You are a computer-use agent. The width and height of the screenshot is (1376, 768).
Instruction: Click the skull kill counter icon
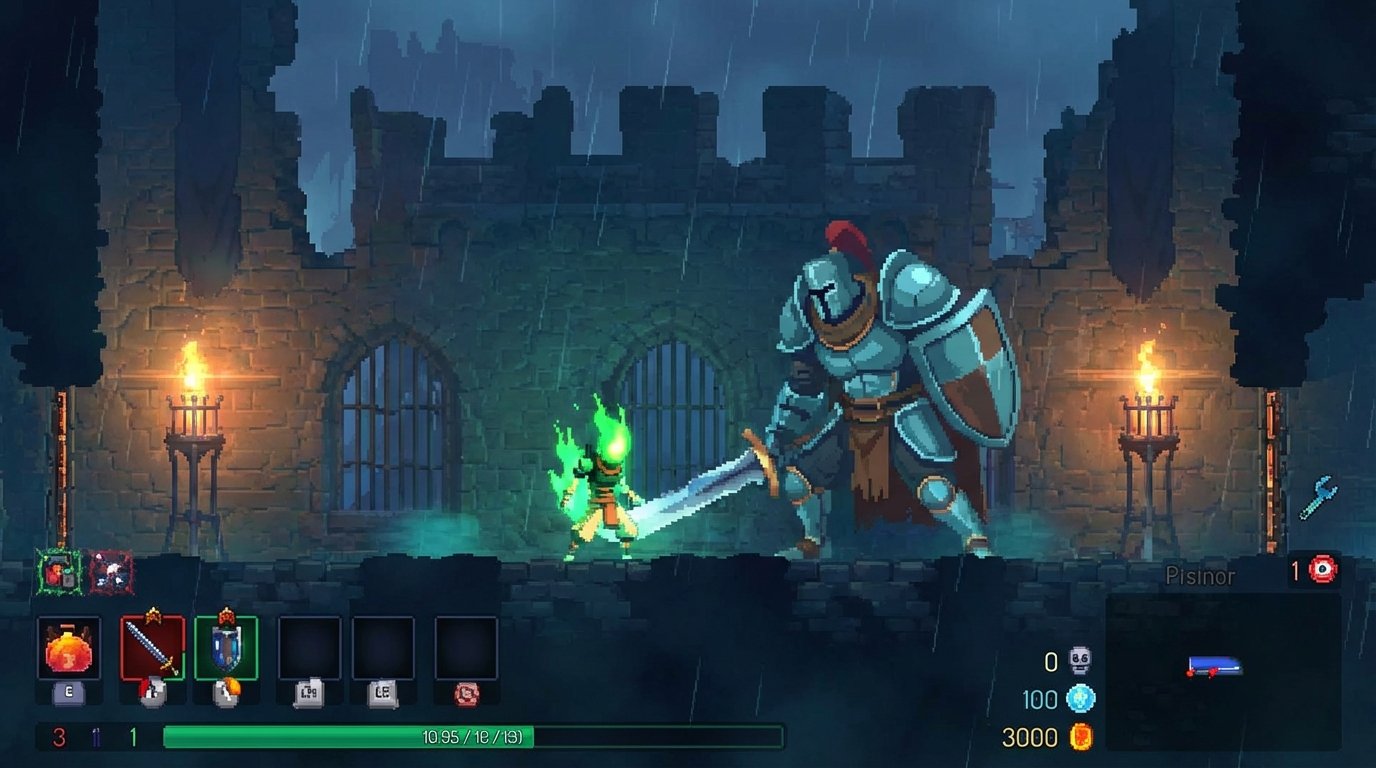(1080, 661)
